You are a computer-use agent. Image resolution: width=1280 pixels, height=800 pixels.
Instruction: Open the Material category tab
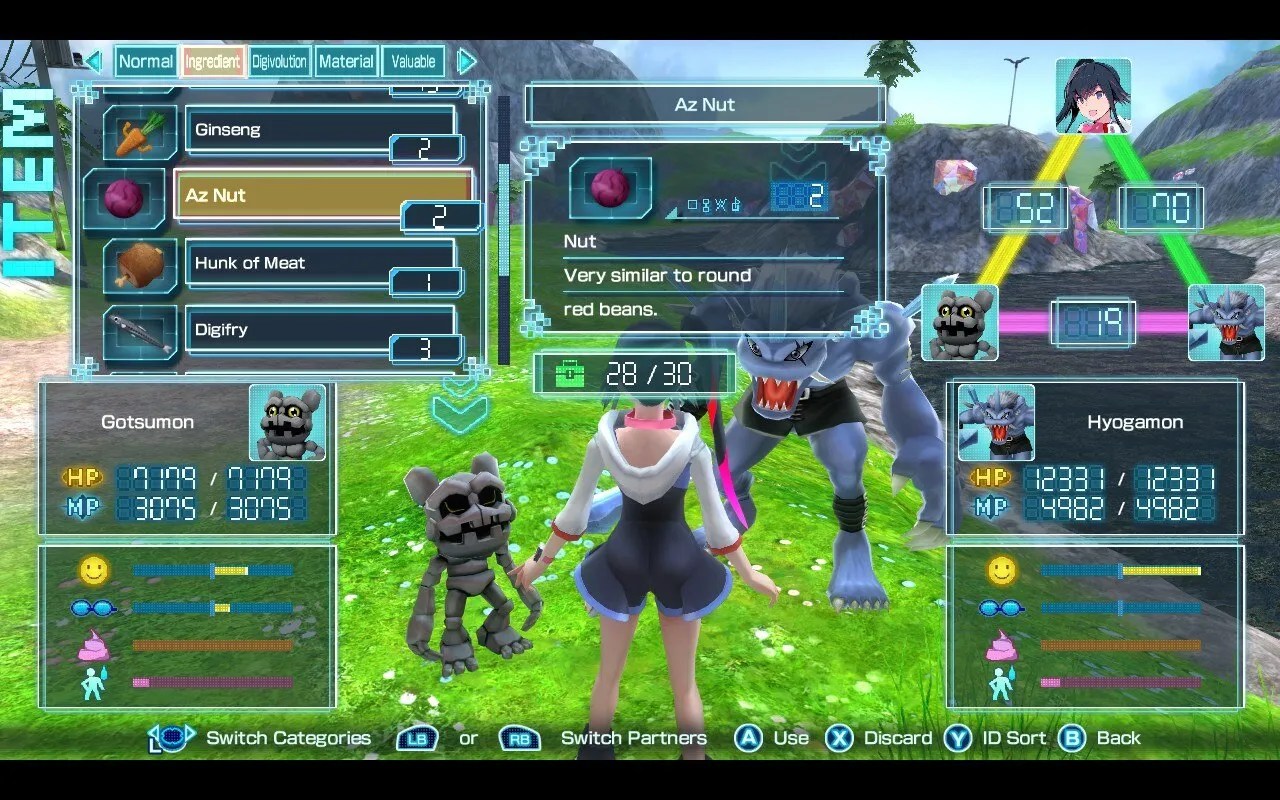point(346,61)
